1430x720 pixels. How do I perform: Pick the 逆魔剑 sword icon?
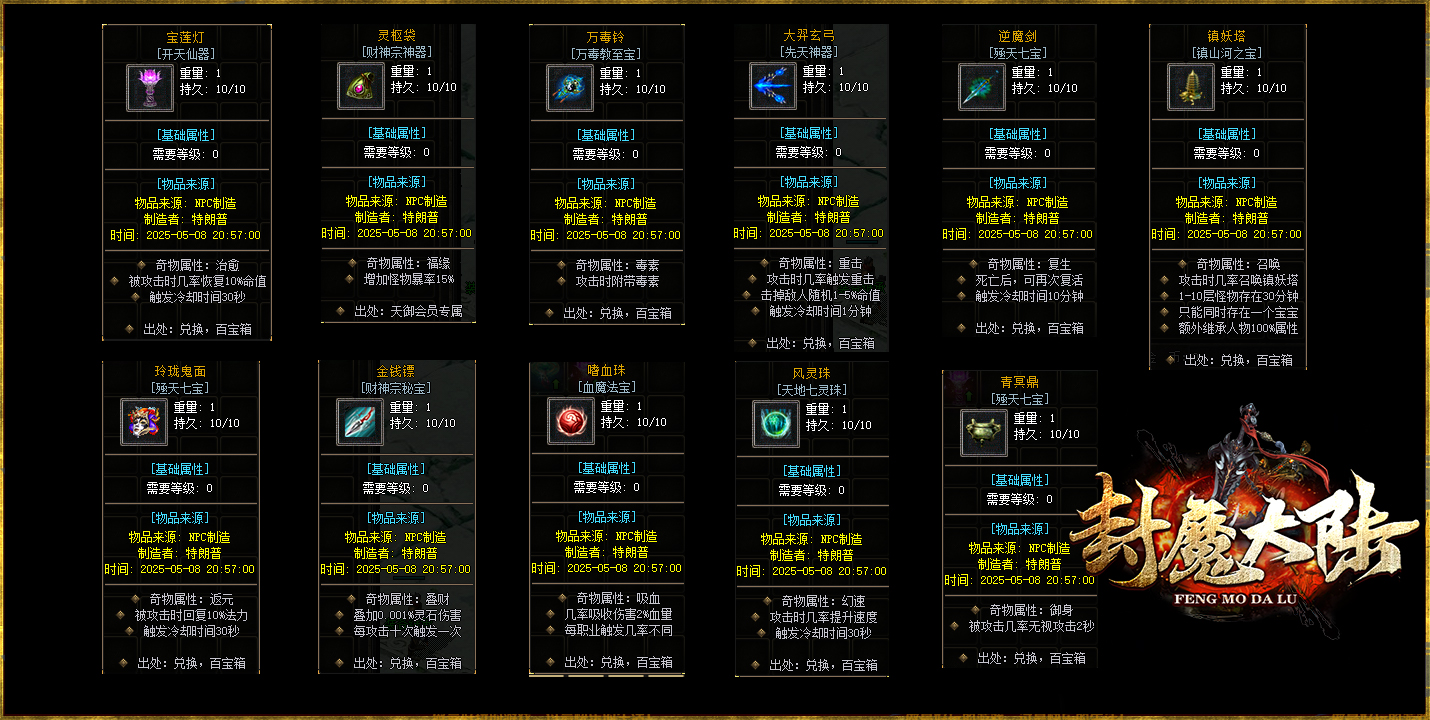click(x=982, y=87)
